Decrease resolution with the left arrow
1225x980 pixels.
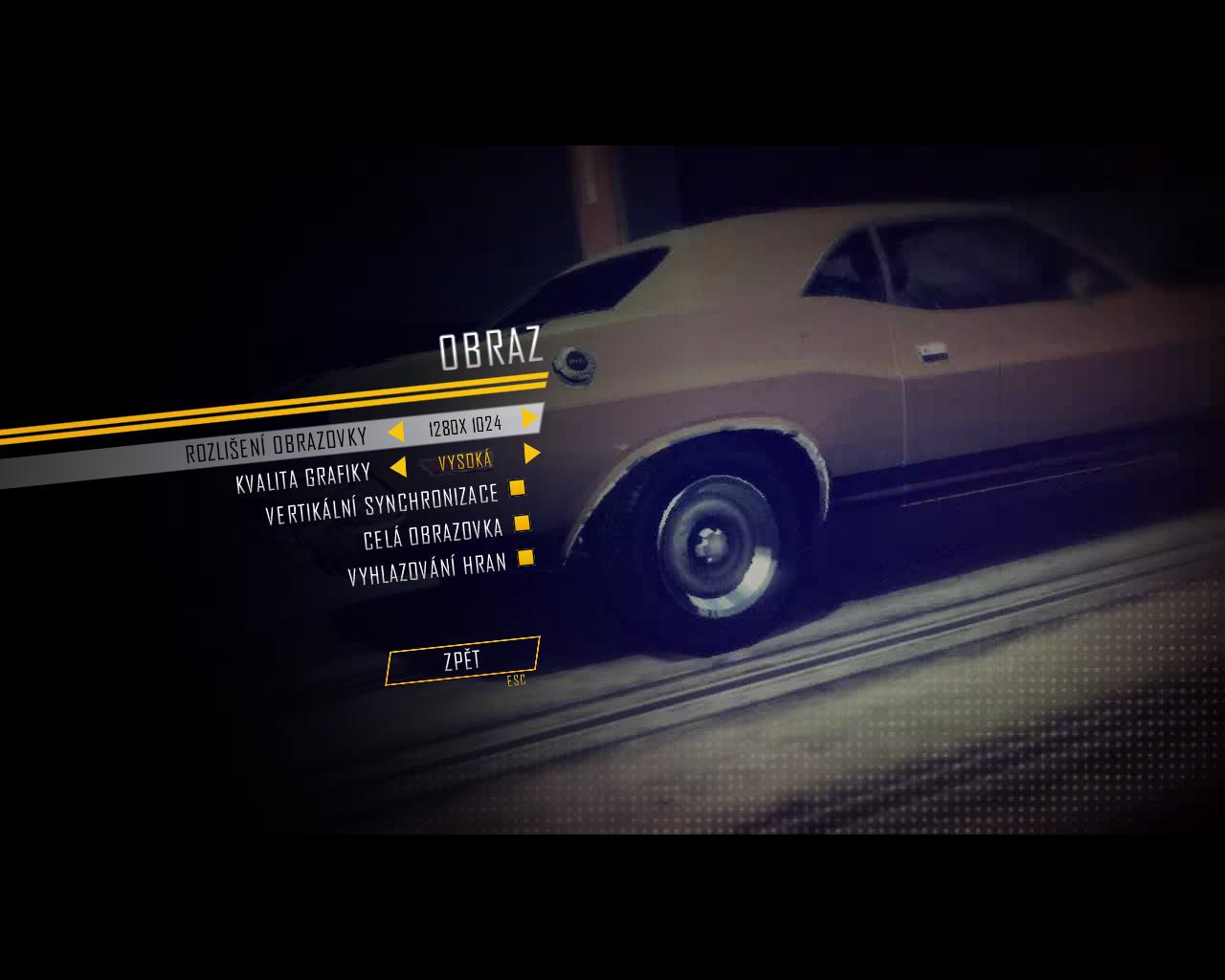[395, 432]
